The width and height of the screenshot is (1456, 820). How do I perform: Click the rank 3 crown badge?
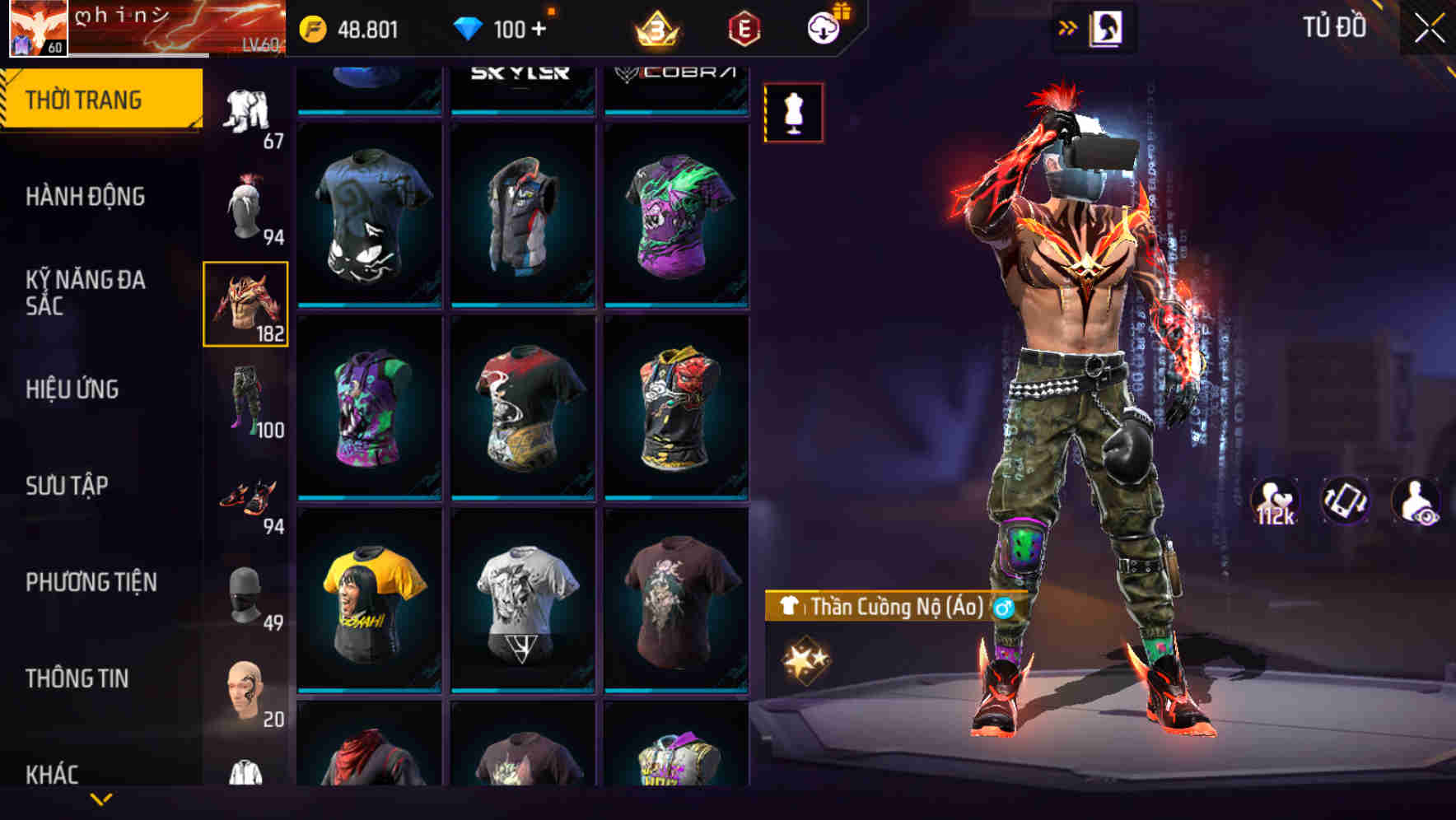tap(655, 30)
